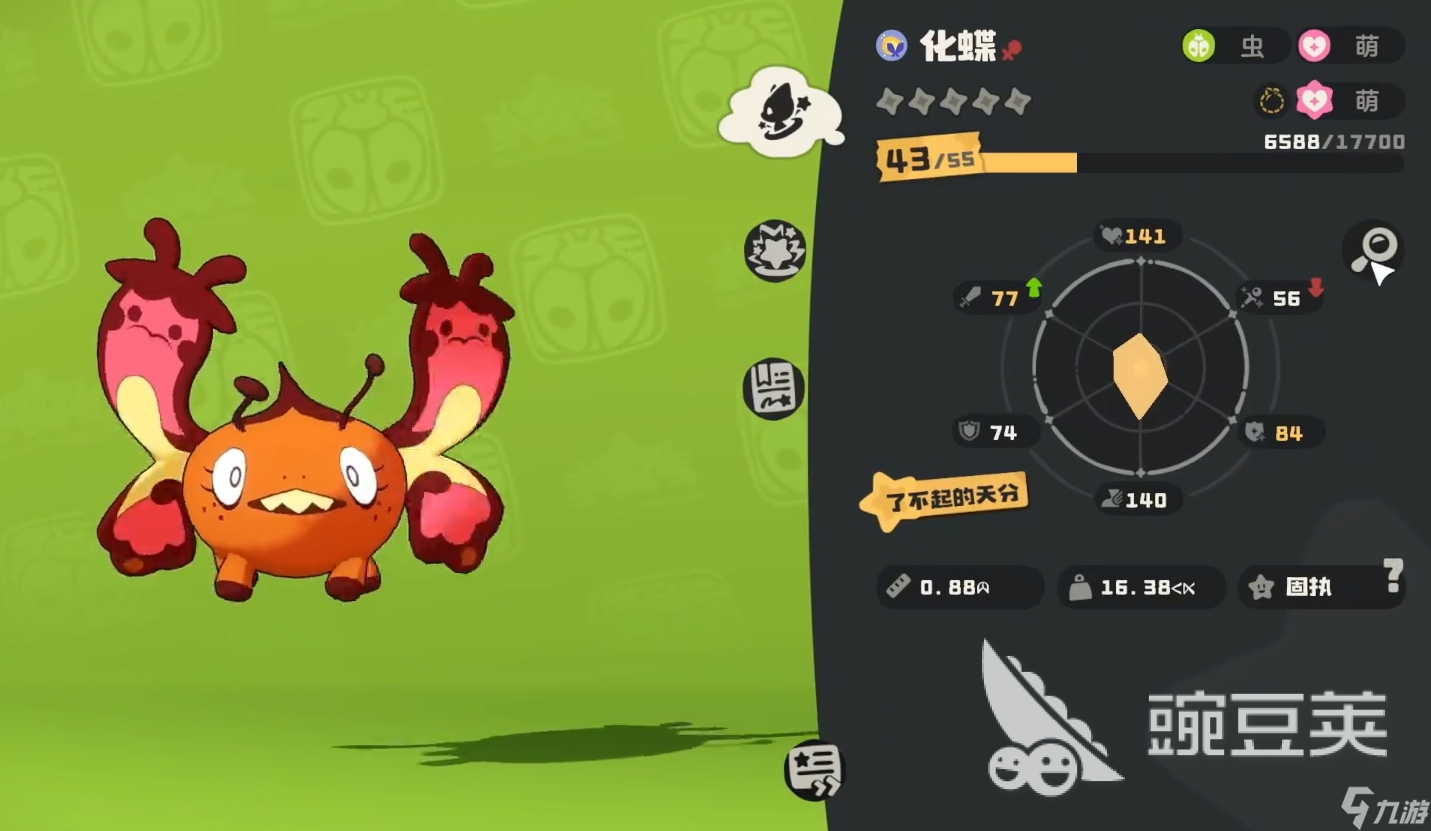Show the 固执 nature info question mark
The image size is (1431, 831).
point(1393,575)
